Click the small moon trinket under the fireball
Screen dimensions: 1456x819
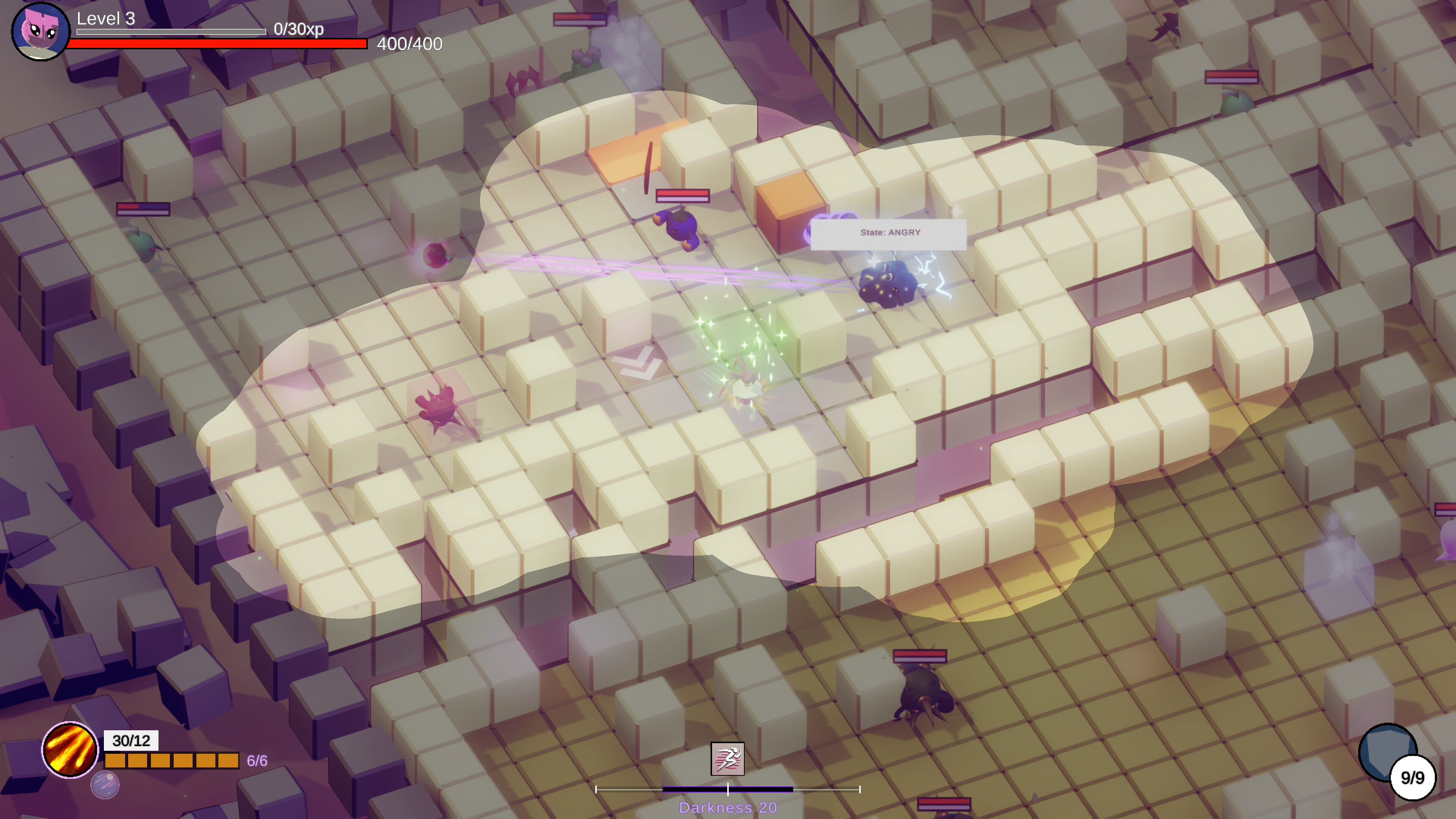click(x=105, y=785)
